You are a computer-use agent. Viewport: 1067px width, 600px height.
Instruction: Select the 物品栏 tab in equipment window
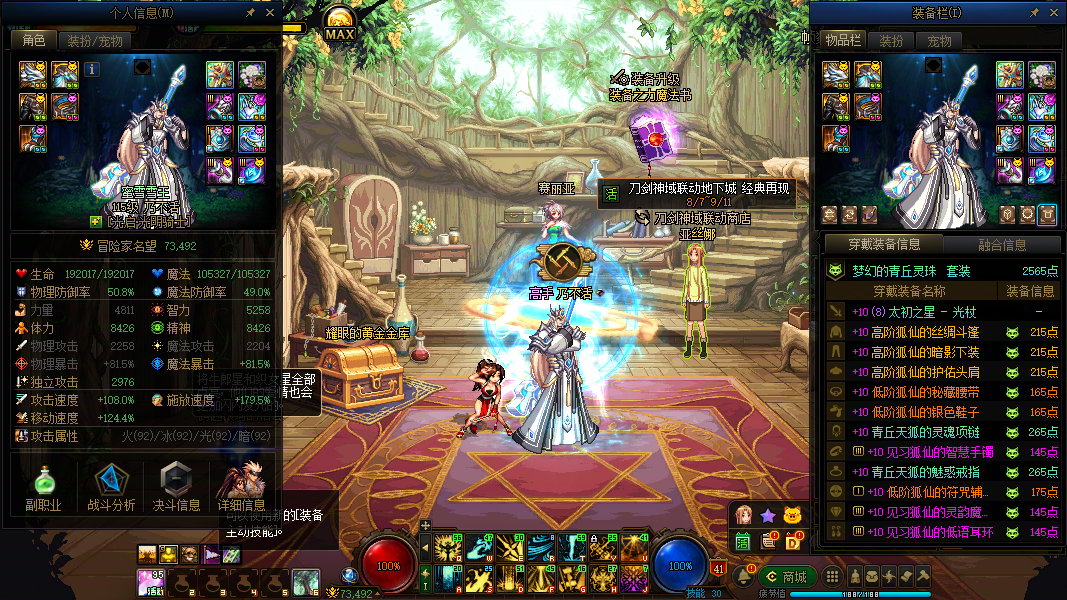pyautogui.click(x=843, y=41)
